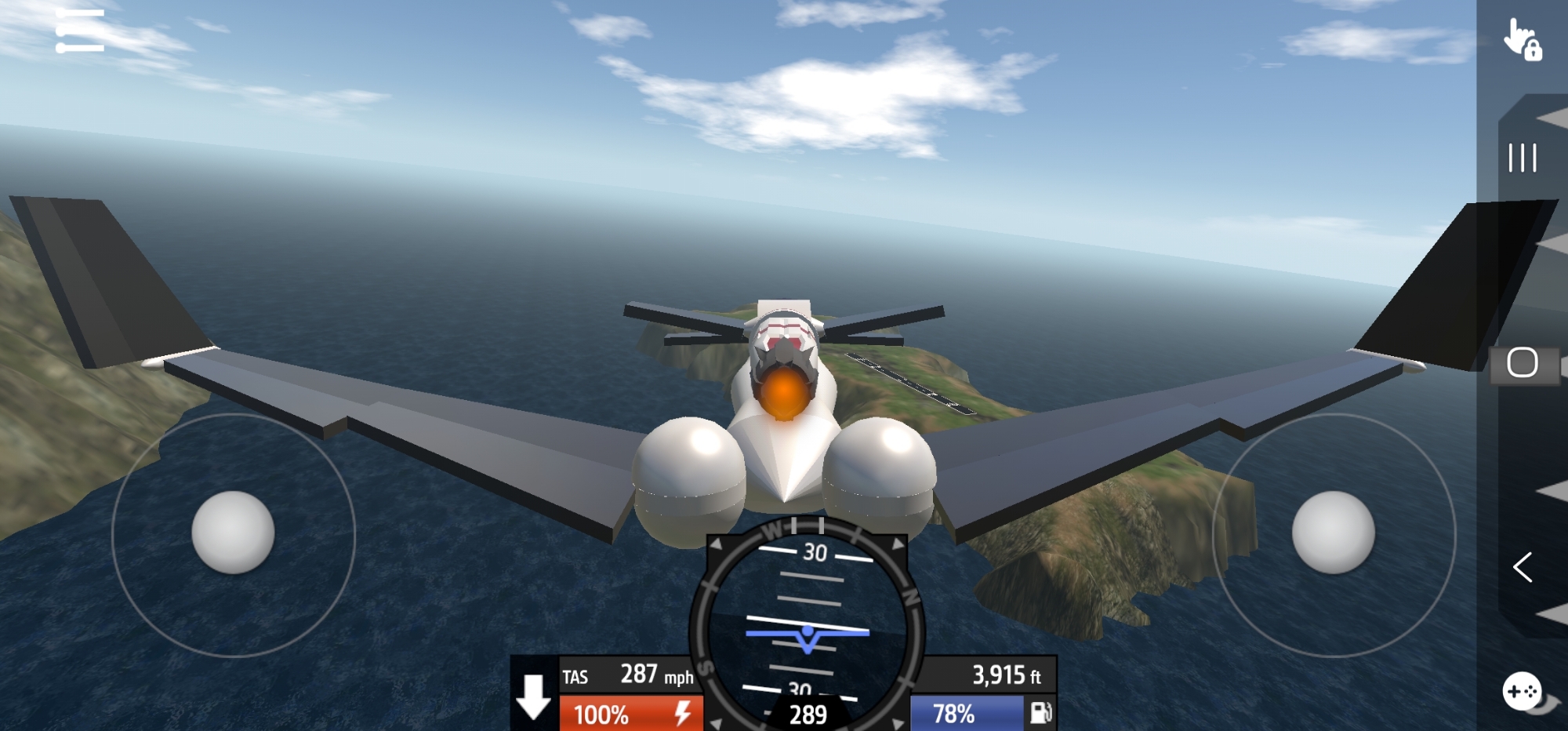
Task: Tap the left virtual joystick knob
Action: click(233, 533)
